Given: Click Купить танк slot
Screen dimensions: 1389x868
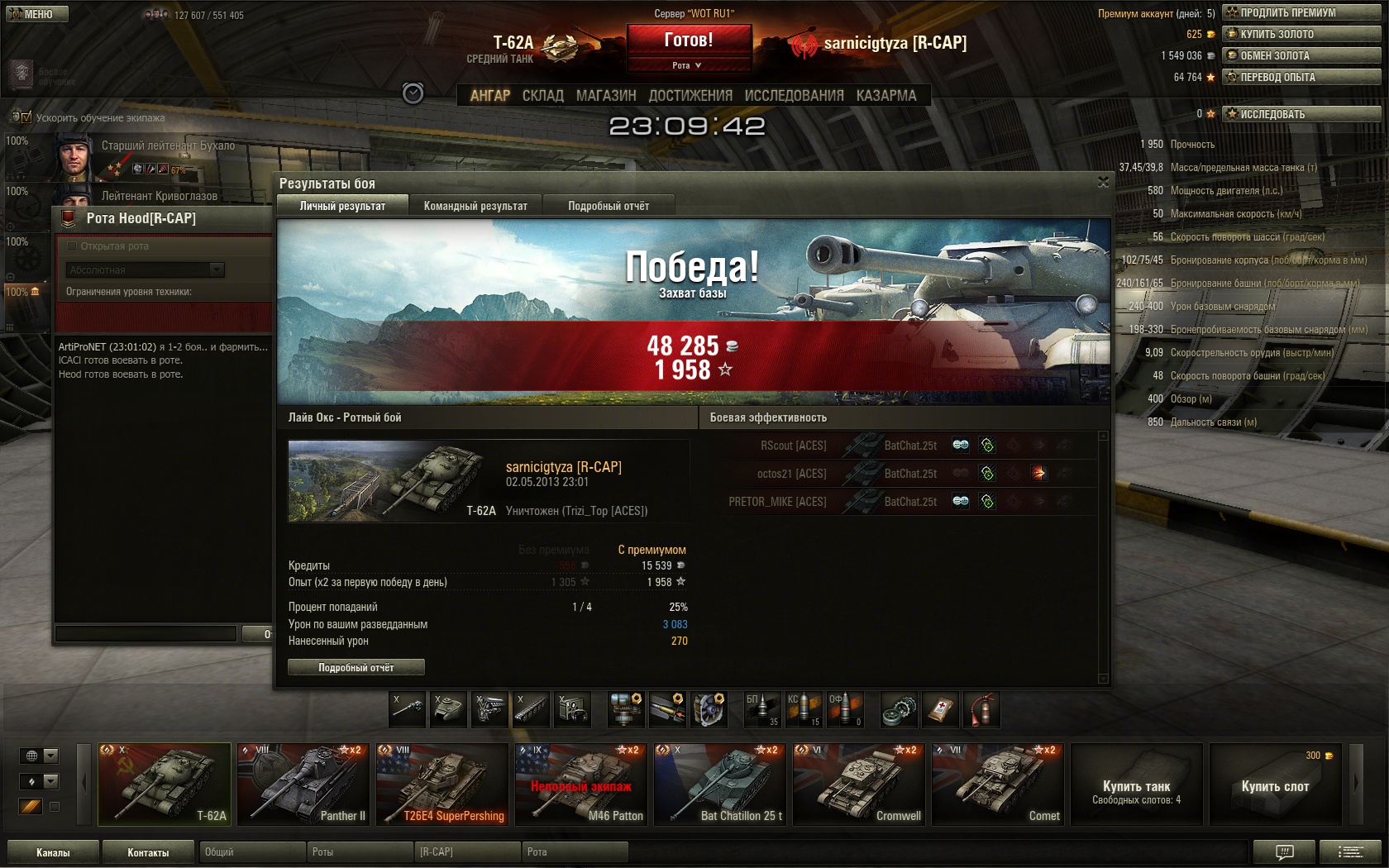Looking at the screenshot, I should (1137, 785).
